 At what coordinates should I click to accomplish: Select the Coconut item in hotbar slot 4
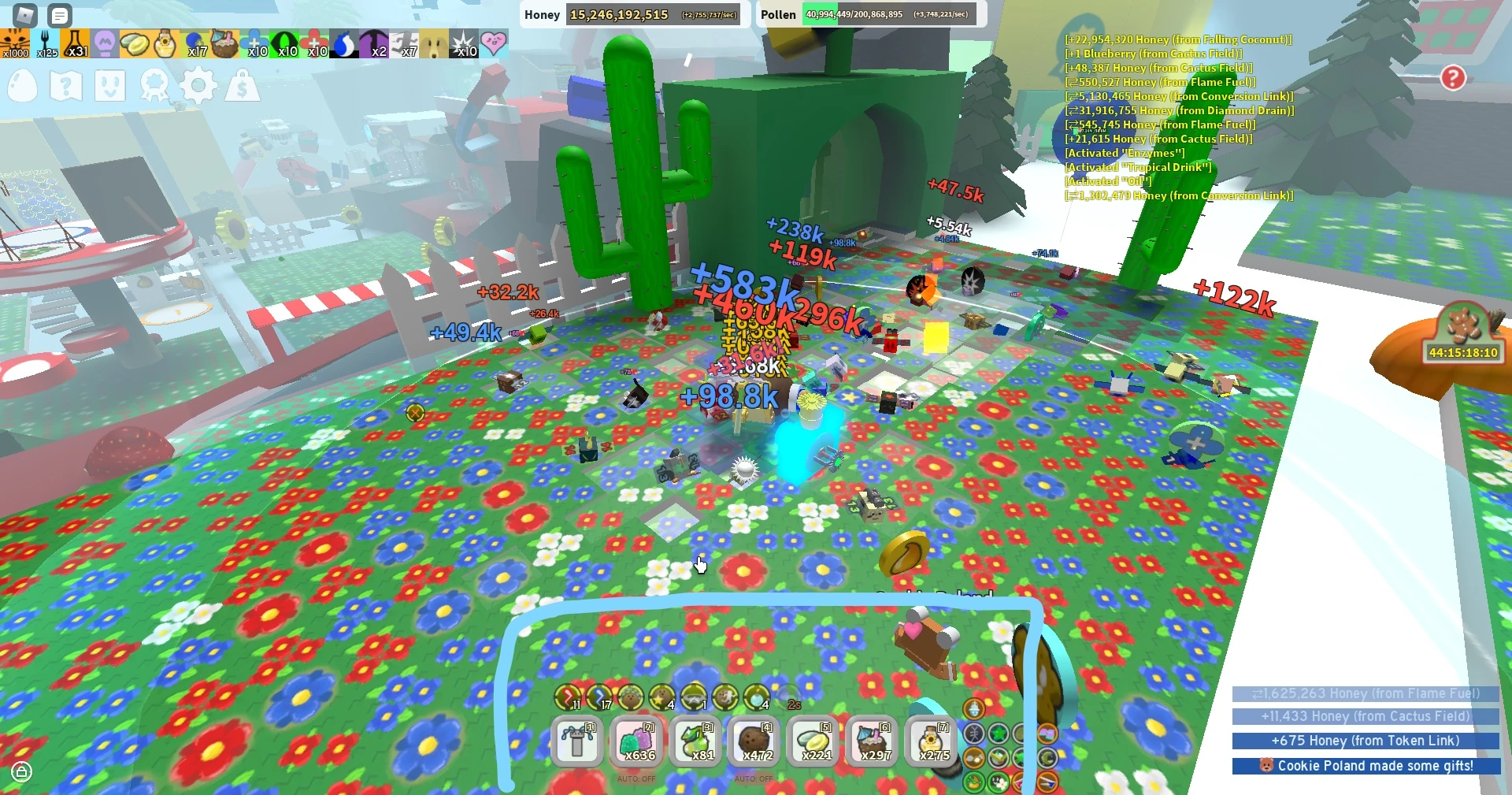pos(754,741)
